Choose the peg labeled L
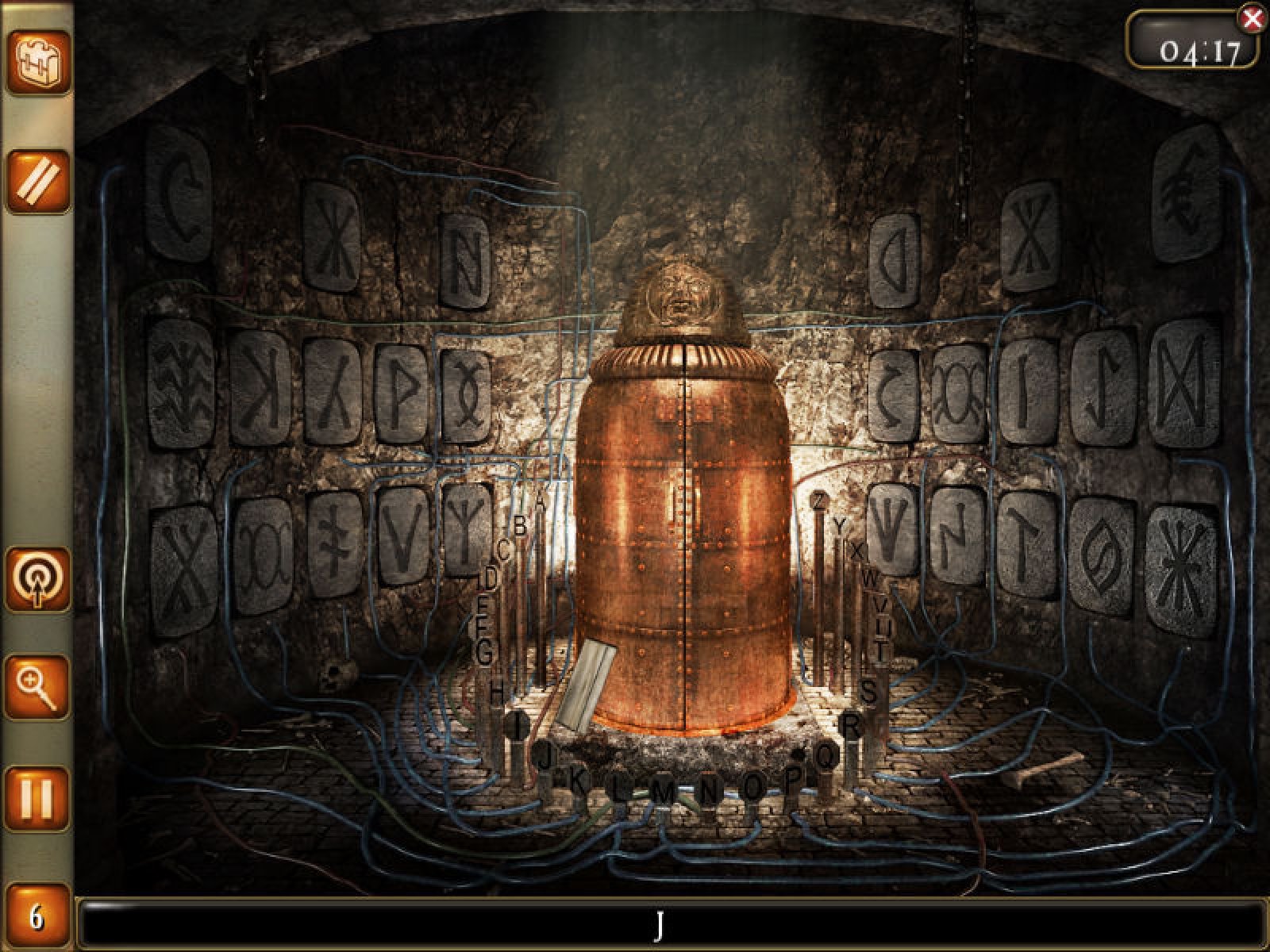1270x952 pixels. pos(619,789)
